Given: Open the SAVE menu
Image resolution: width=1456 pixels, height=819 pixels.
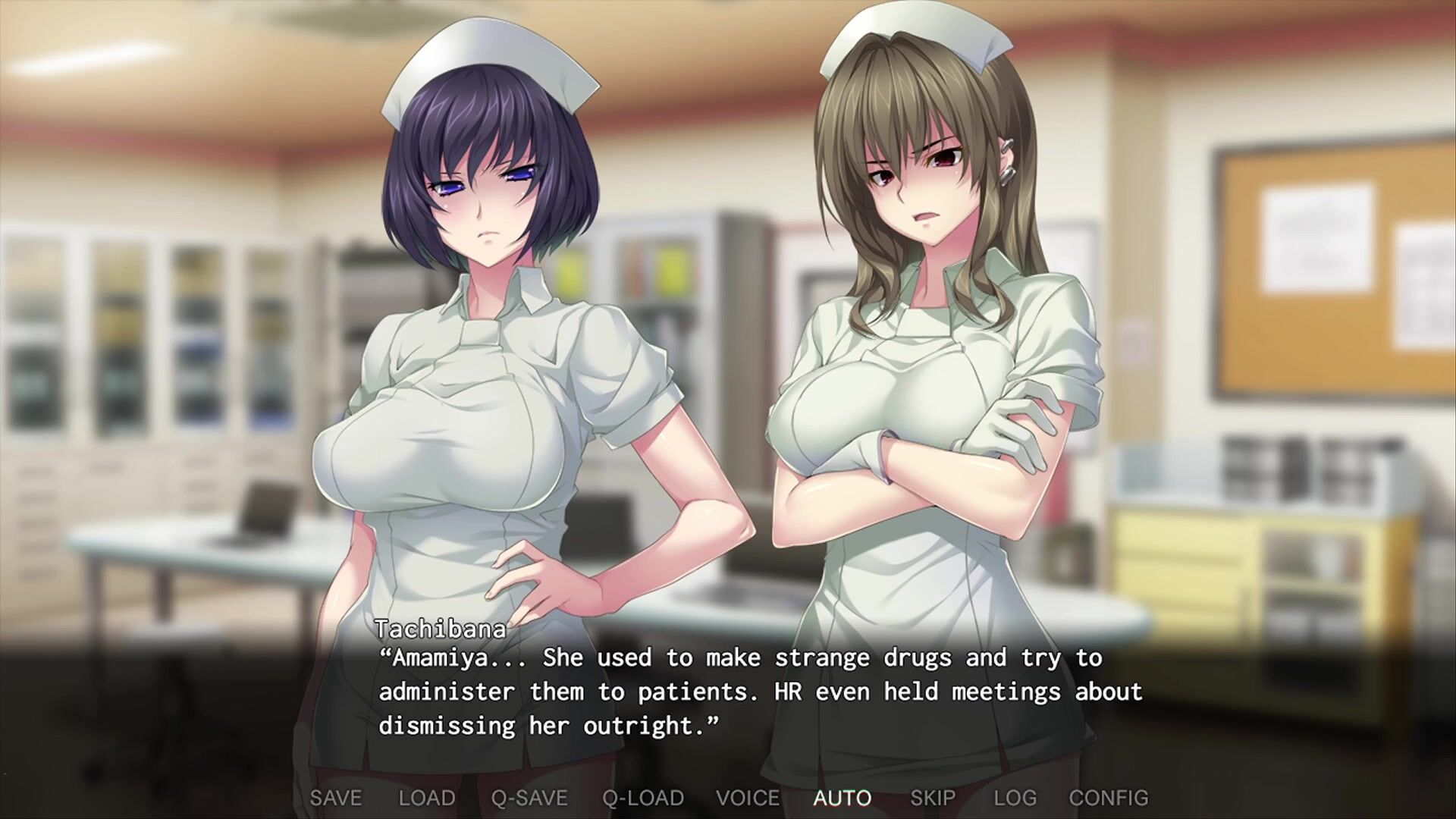Looking at the screenshot, I should 336,798.
